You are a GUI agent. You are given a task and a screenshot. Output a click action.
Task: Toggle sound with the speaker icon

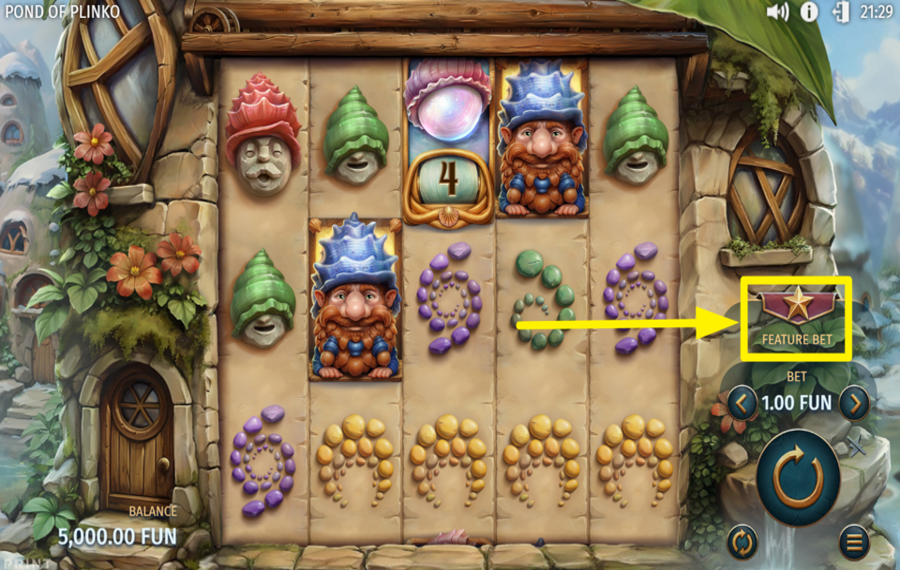(777, 12)
